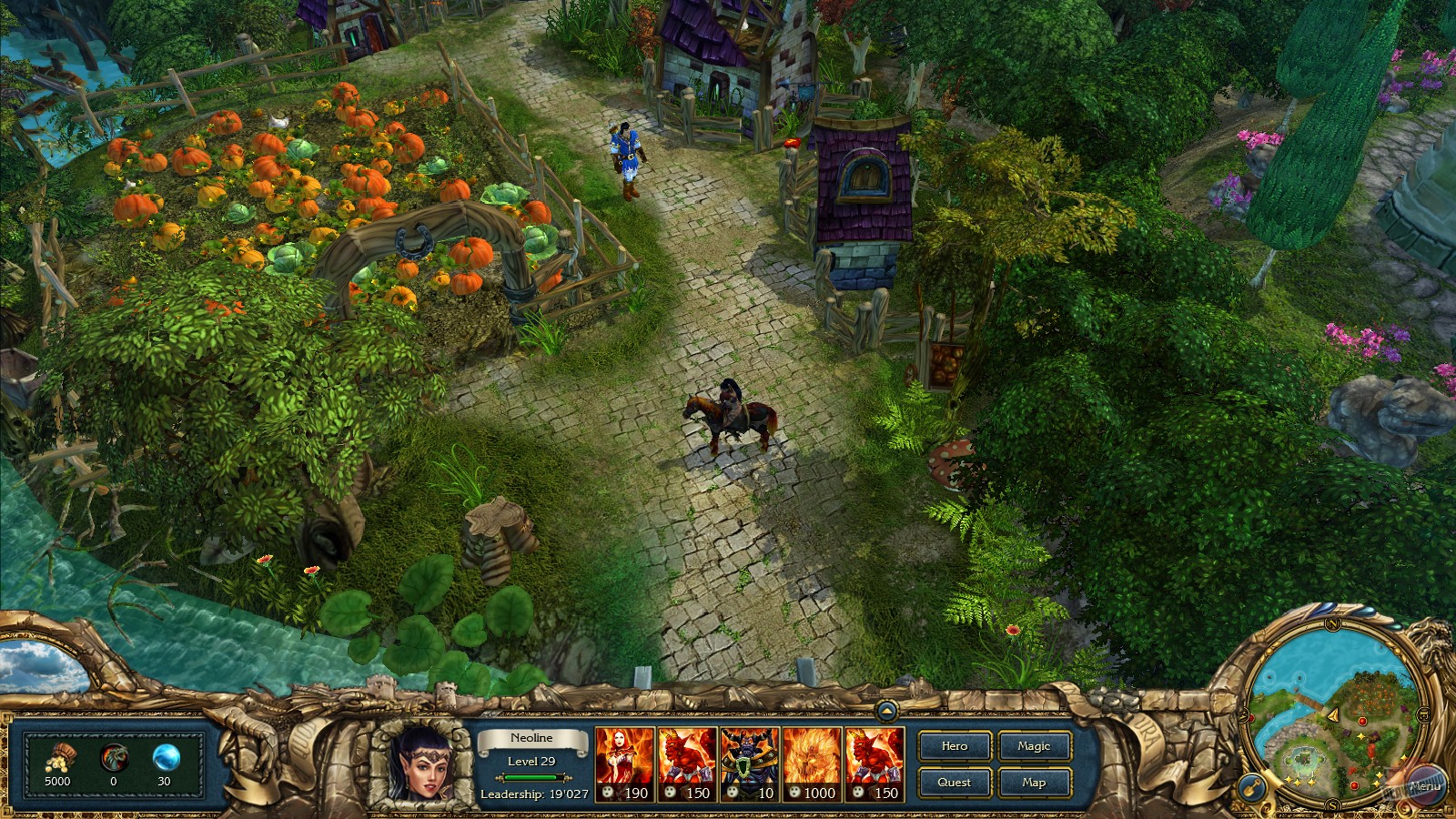Open the Map screen
This screenshot has height=819, width=1456.
coord(1034,782)
